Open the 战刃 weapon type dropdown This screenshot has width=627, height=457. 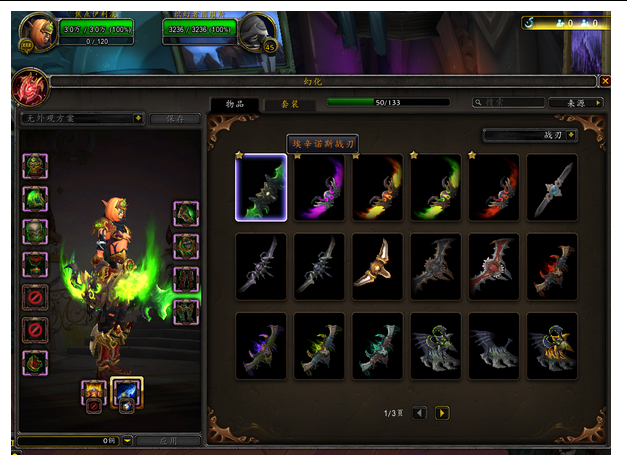click(x=530, y=135)
